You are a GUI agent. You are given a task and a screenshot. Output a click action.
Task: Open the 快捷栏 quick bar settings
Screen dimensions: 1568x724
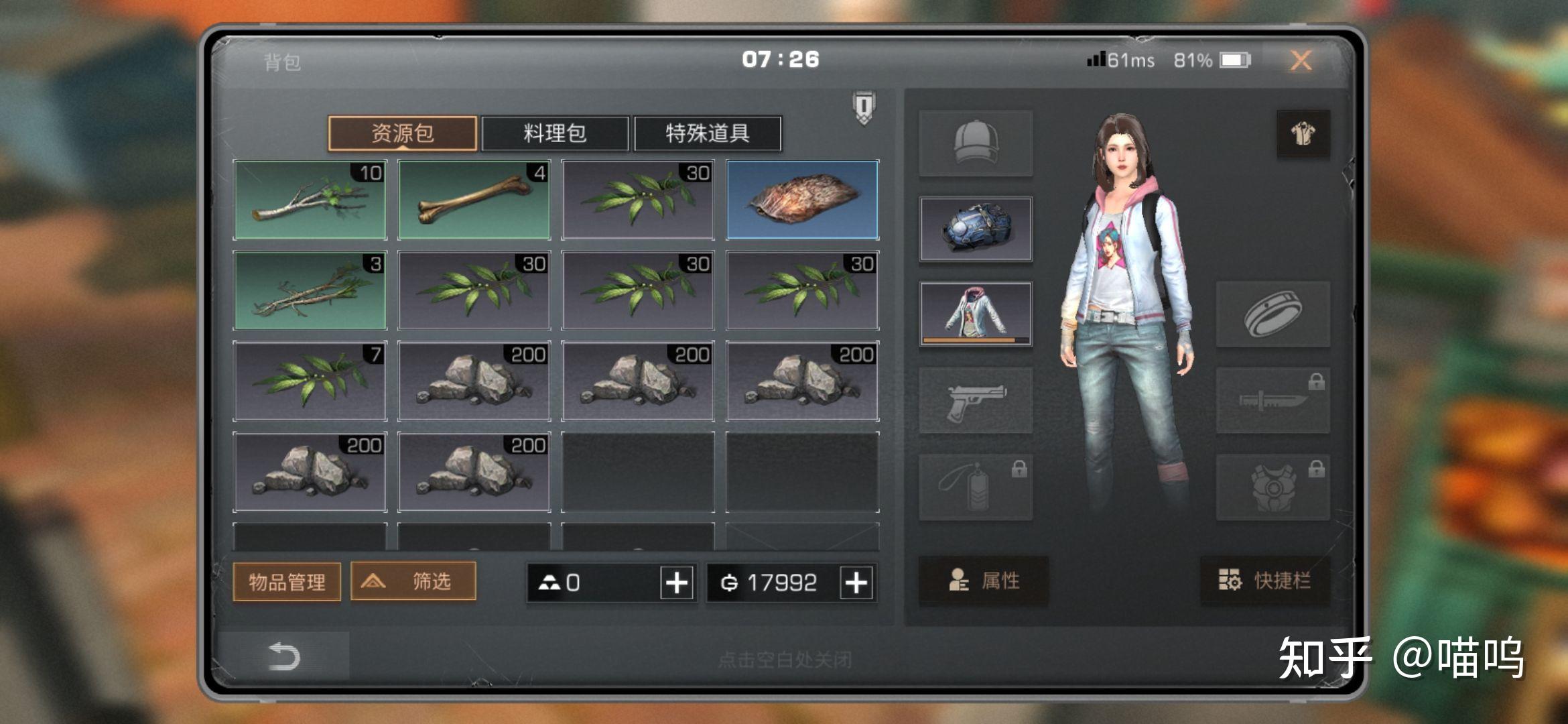1264,581
